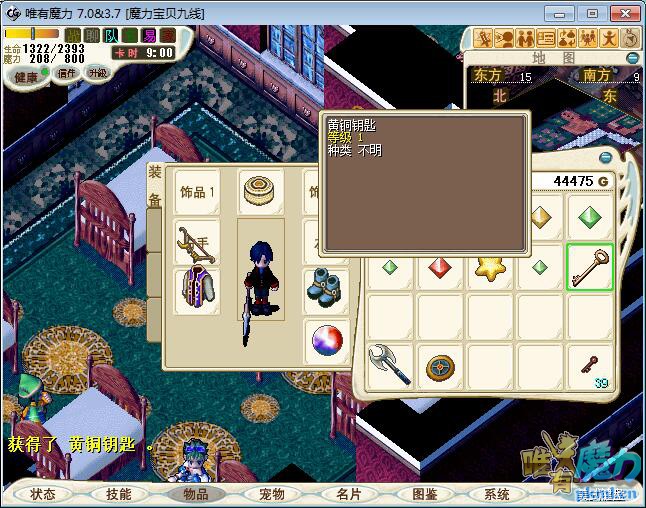Select the small key stack of 39
646x508 pixels.
(589, 366)
